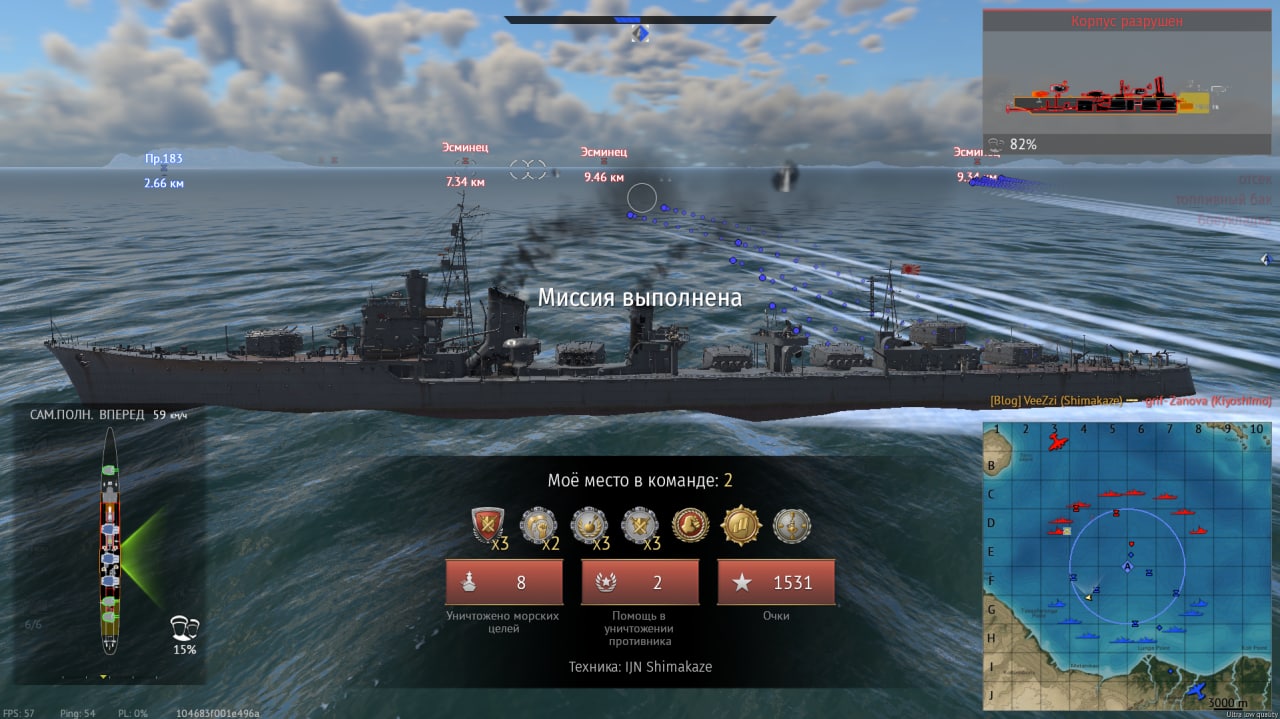Click the ship module status diagram
The width and height of the screenshot is (1280, 719).
coord(109,553)
